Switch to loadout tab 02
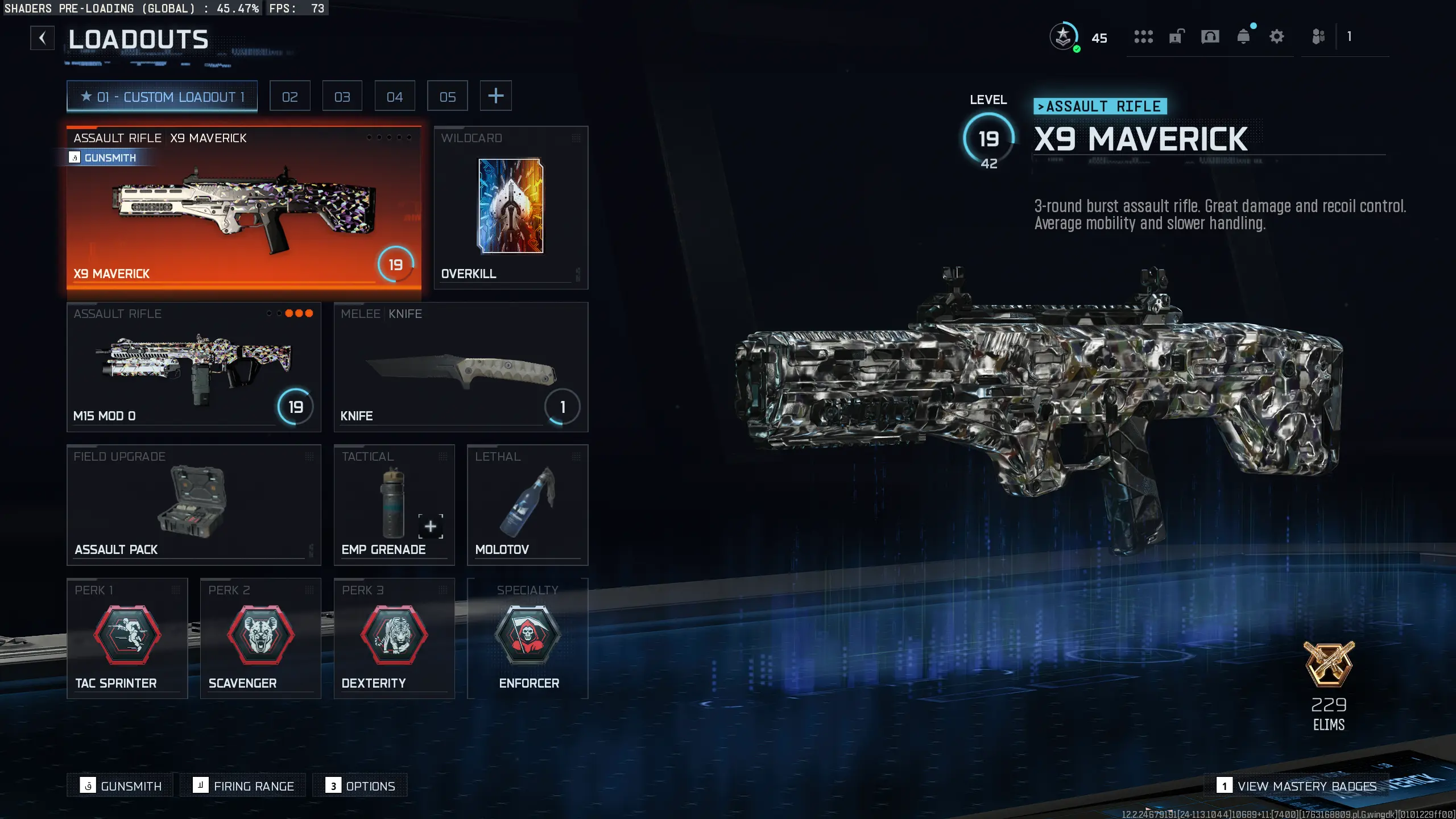The height and width of the screenshot is (819, 1456). (290, 96)
